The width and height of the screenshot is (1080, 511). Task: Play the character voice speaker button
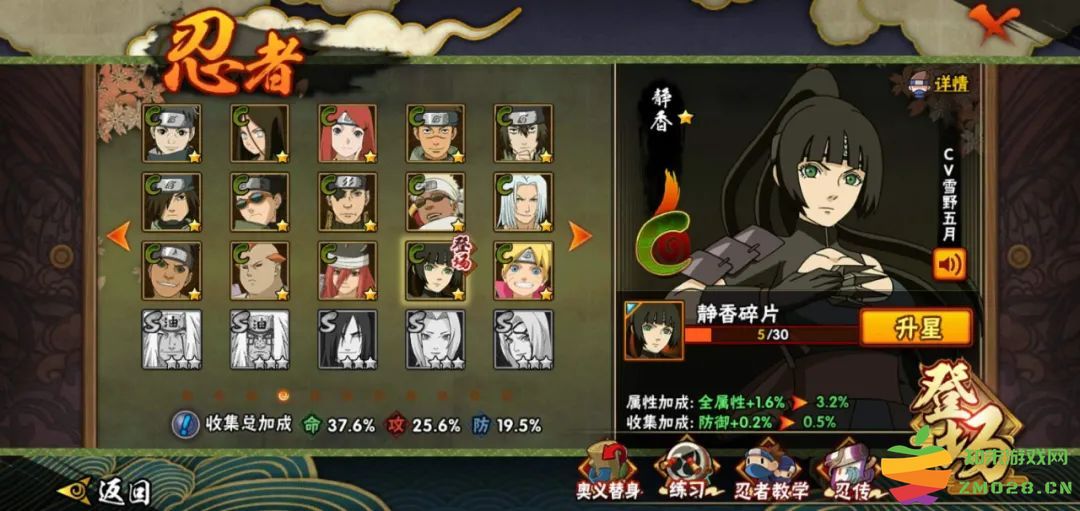click(948, 263)
